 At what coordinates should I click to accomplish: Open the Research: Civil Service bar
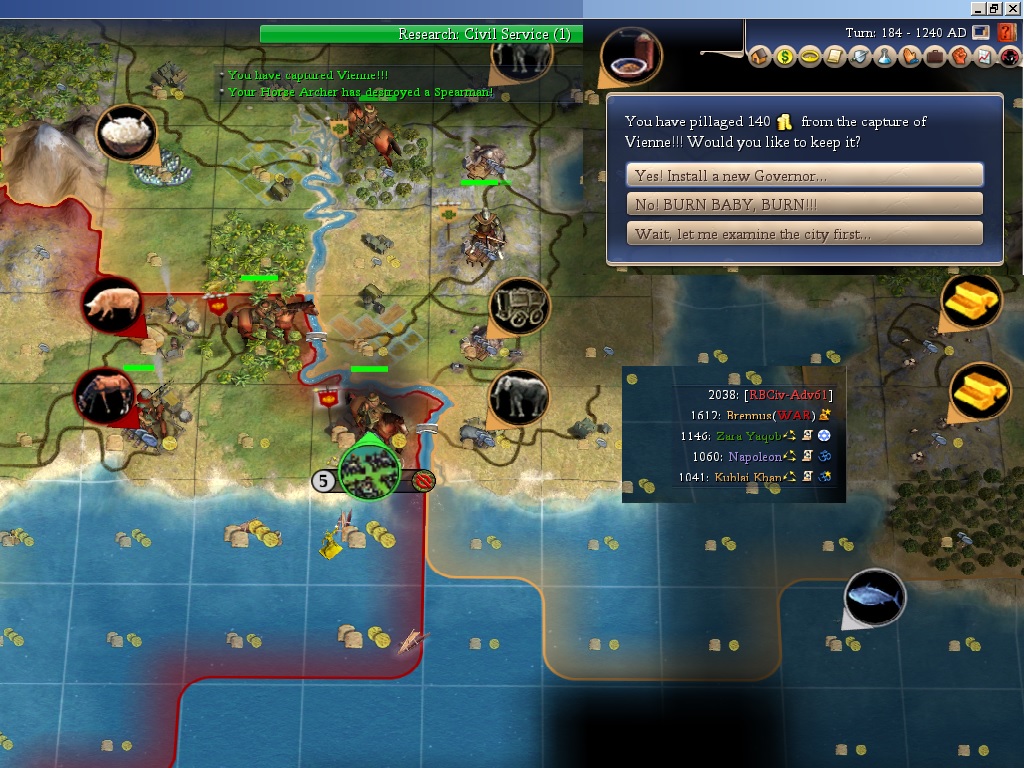pos(420,34)
